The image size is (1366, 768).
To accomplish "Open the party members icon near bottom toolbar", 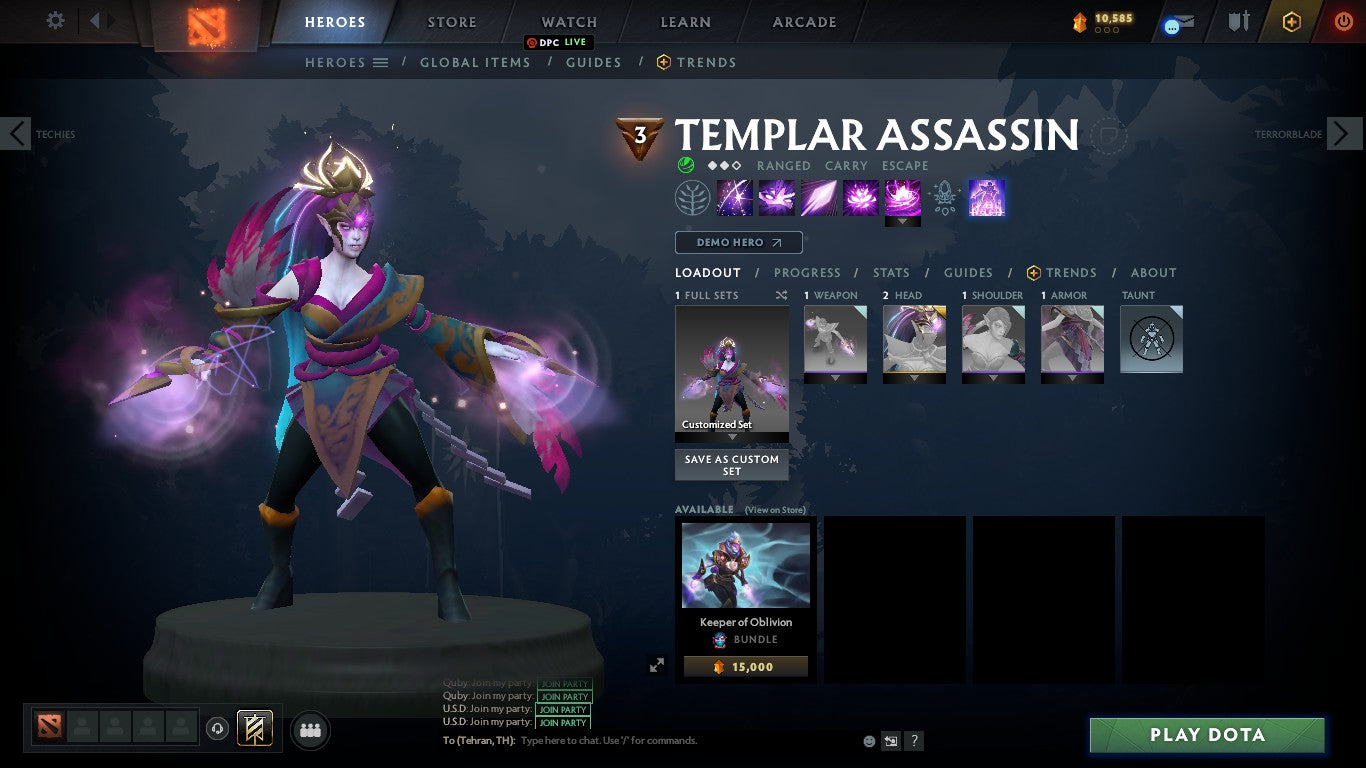I will click(x=310, y=730).
